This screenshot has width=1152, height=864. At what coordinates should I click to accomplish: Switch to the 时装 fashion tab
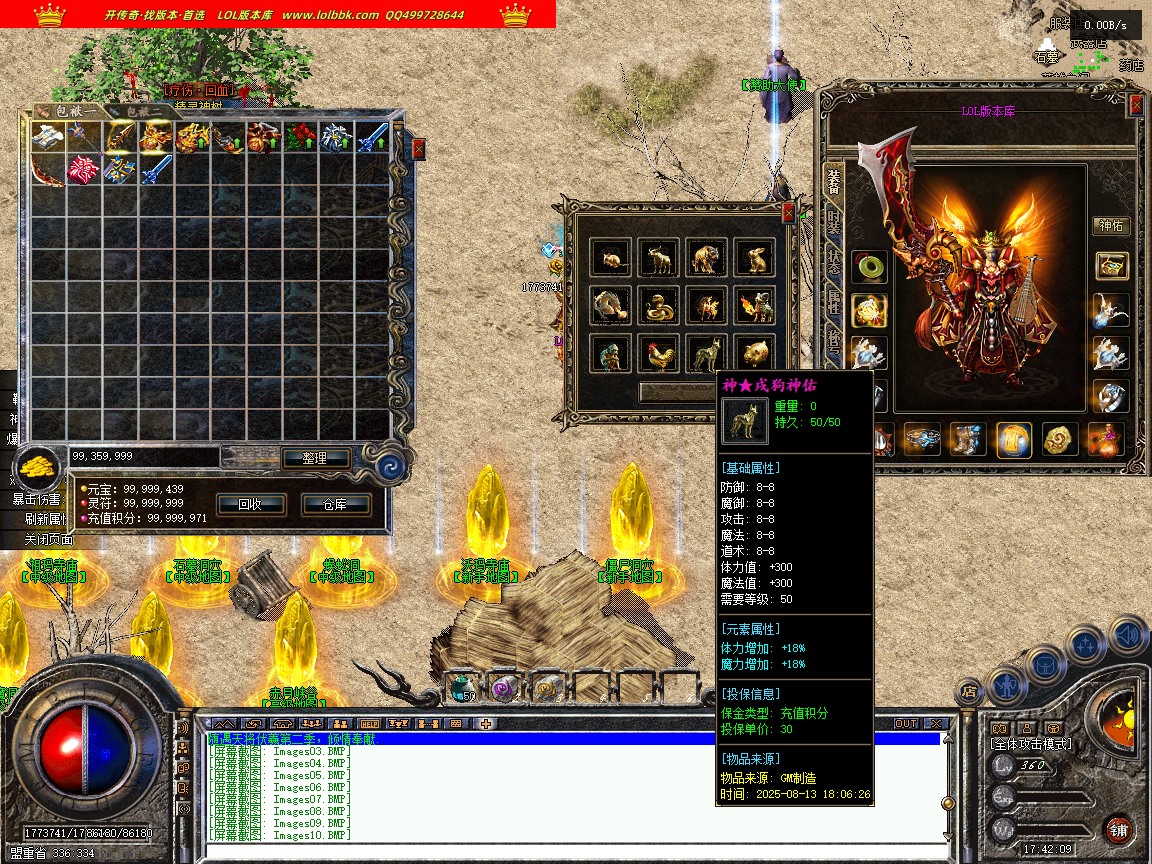click(x=832, y=221)
